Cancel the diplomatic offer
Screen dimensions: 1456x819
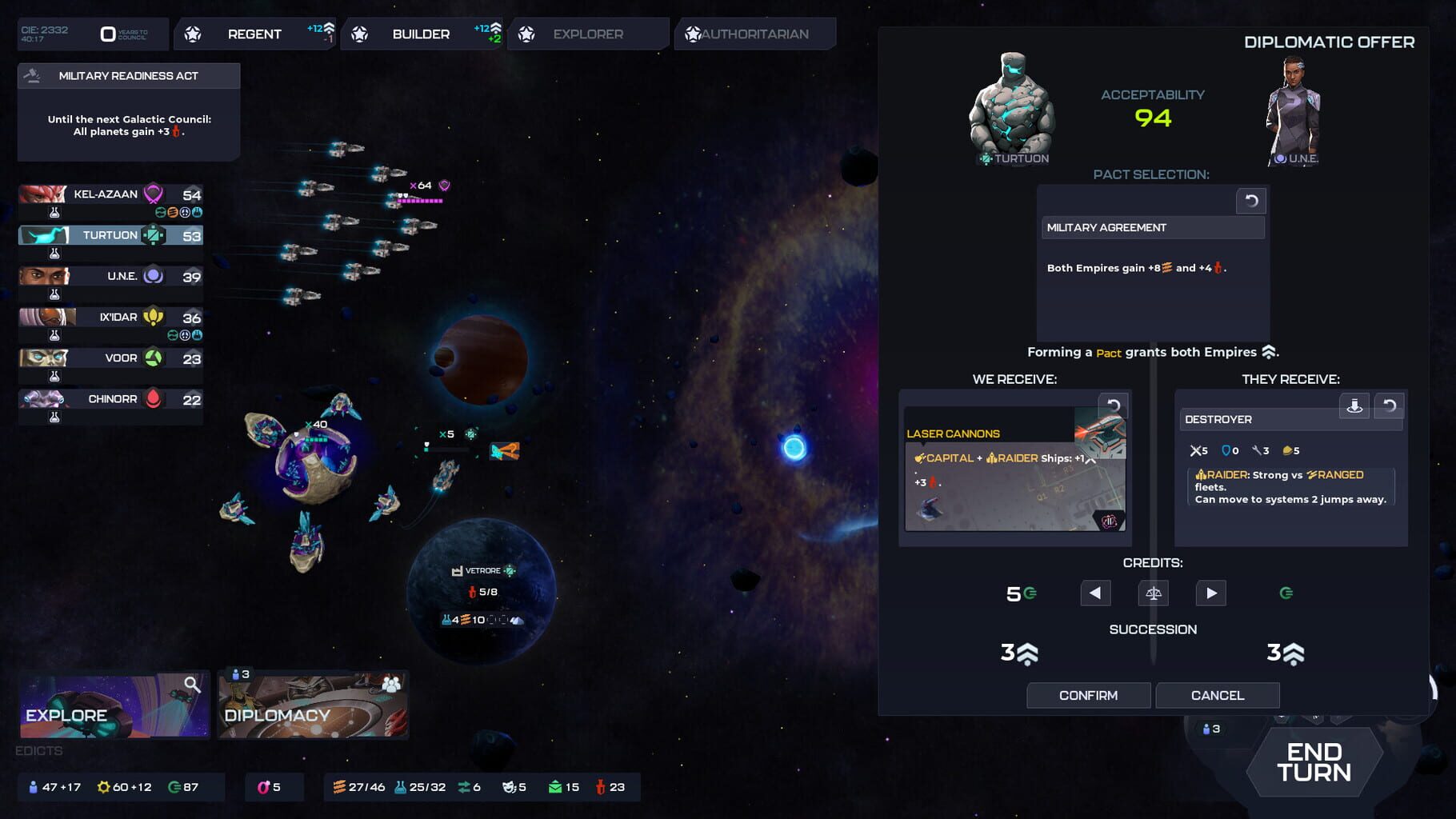click(x=1217, y=695)
